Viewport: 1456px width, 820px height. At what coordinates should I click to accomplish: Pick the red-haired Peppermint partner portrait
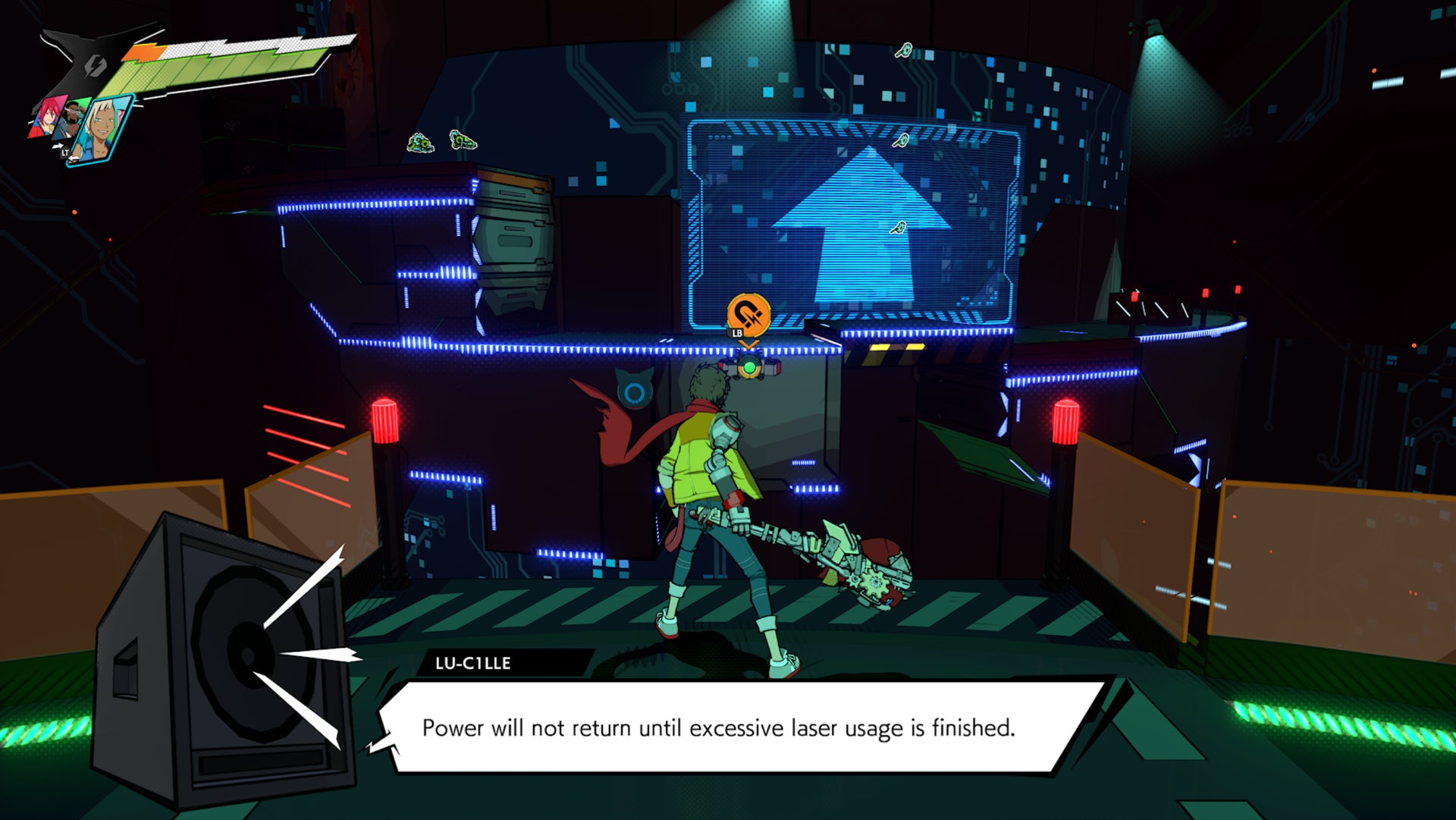click(49, 116)
